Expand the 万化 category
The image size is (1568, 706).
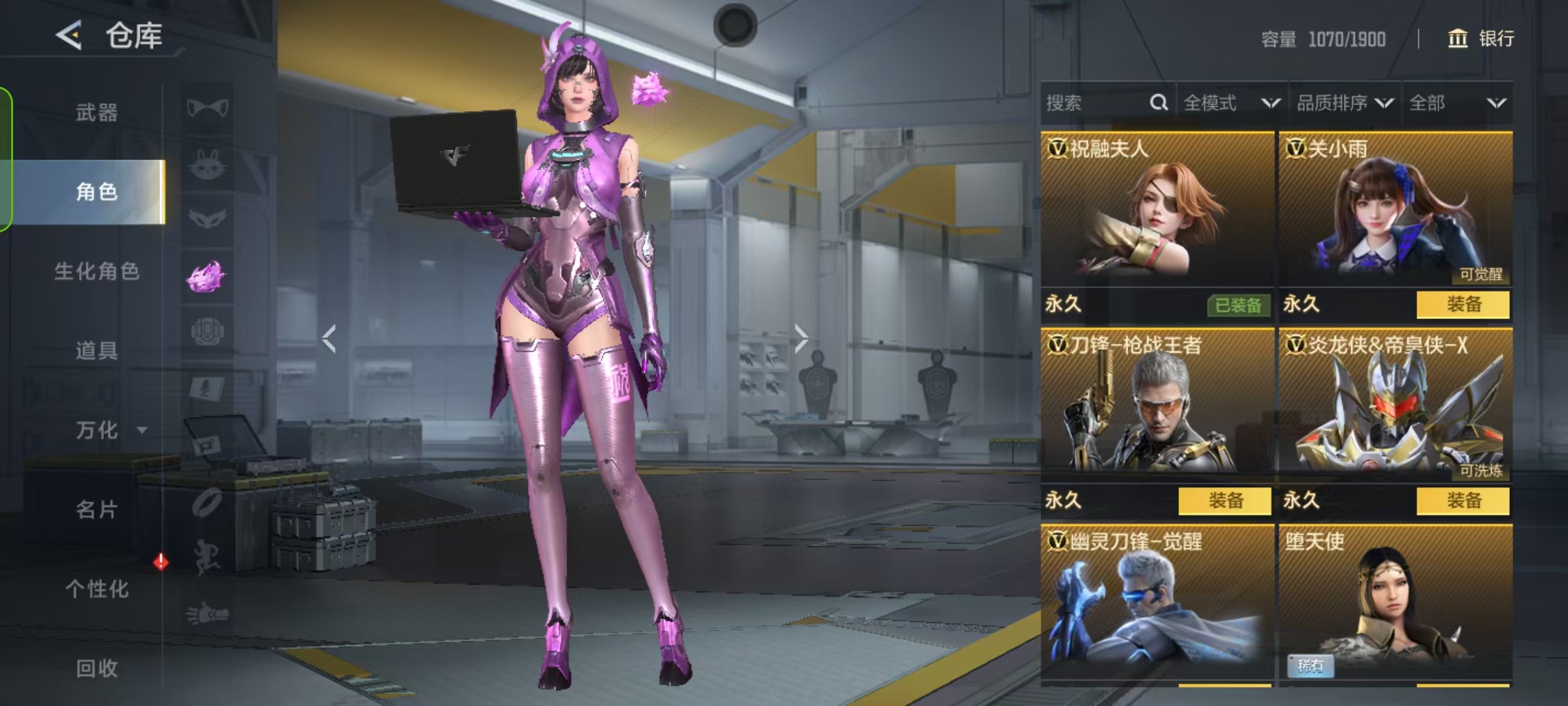[x=105, y=430]
